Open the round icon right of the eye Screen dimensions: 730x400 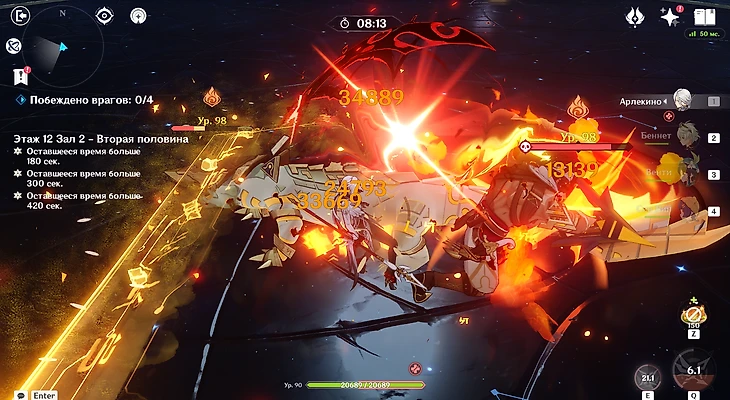138,15
